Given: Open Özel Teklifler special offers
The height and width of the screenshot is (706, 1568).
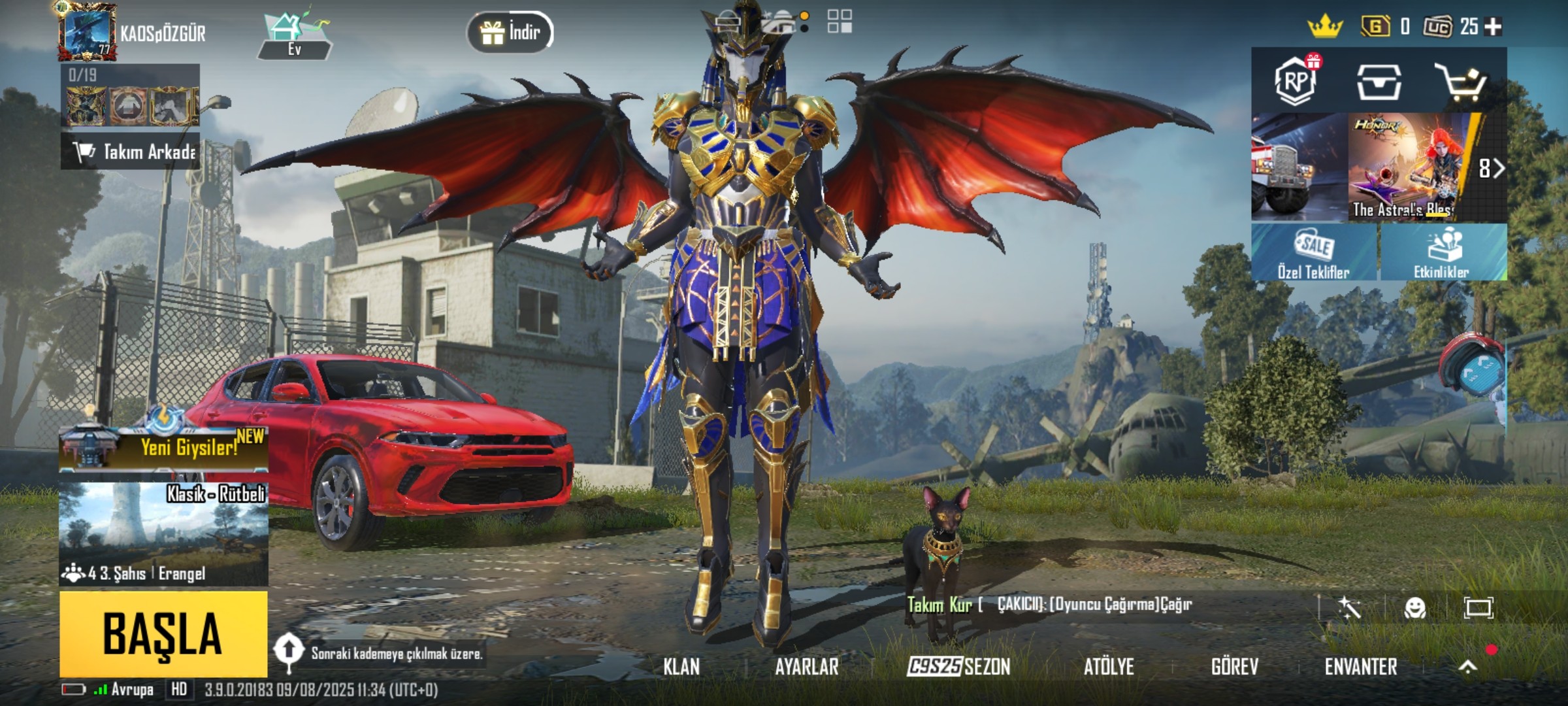Looking at the screenshot, I should 1314,253.
